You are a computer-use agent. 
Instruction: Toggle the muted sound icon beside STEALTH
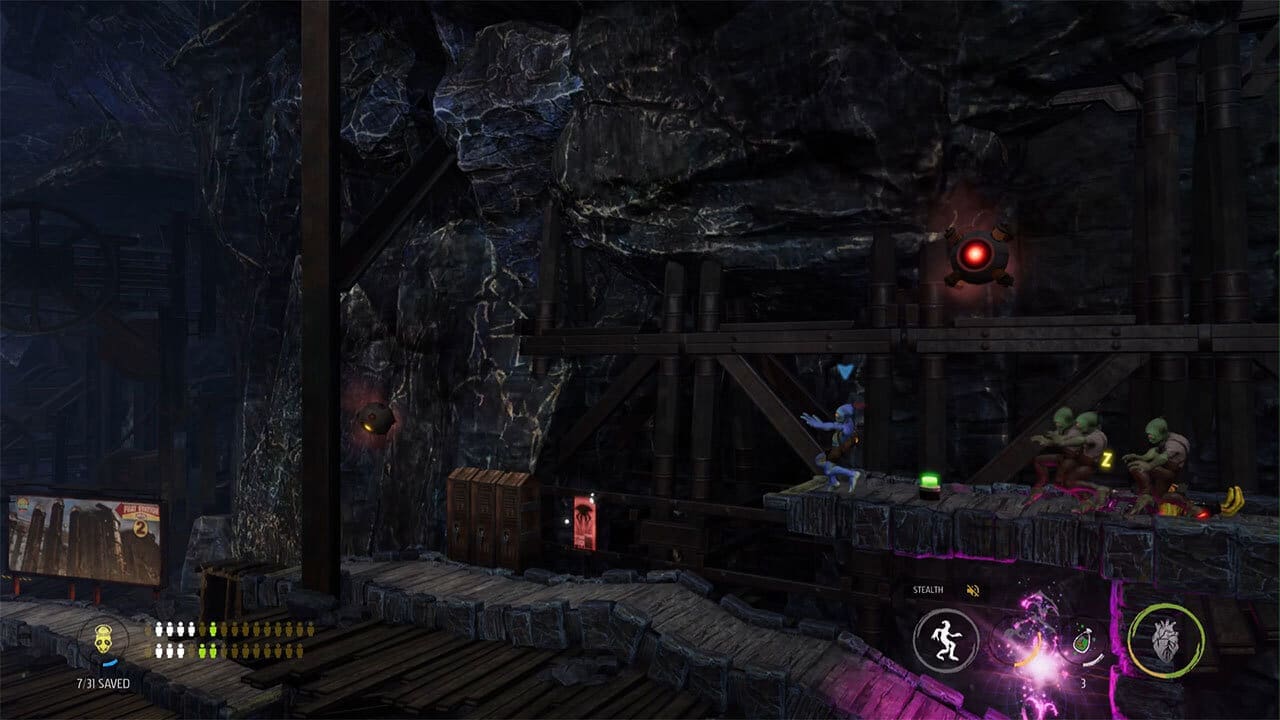pos(972,590)
